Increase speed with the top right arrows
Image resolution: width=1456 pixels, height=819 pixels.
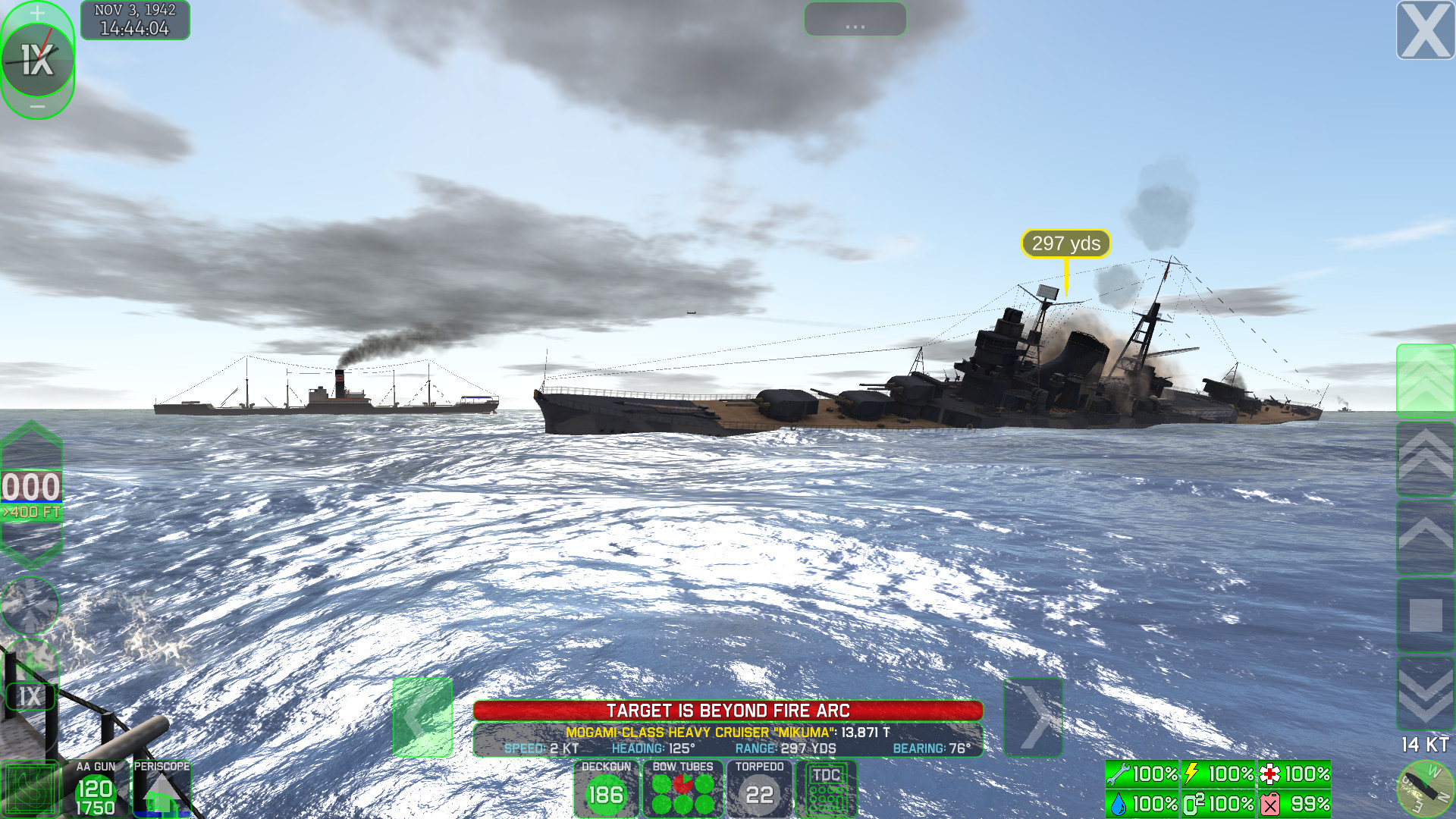1426,379
